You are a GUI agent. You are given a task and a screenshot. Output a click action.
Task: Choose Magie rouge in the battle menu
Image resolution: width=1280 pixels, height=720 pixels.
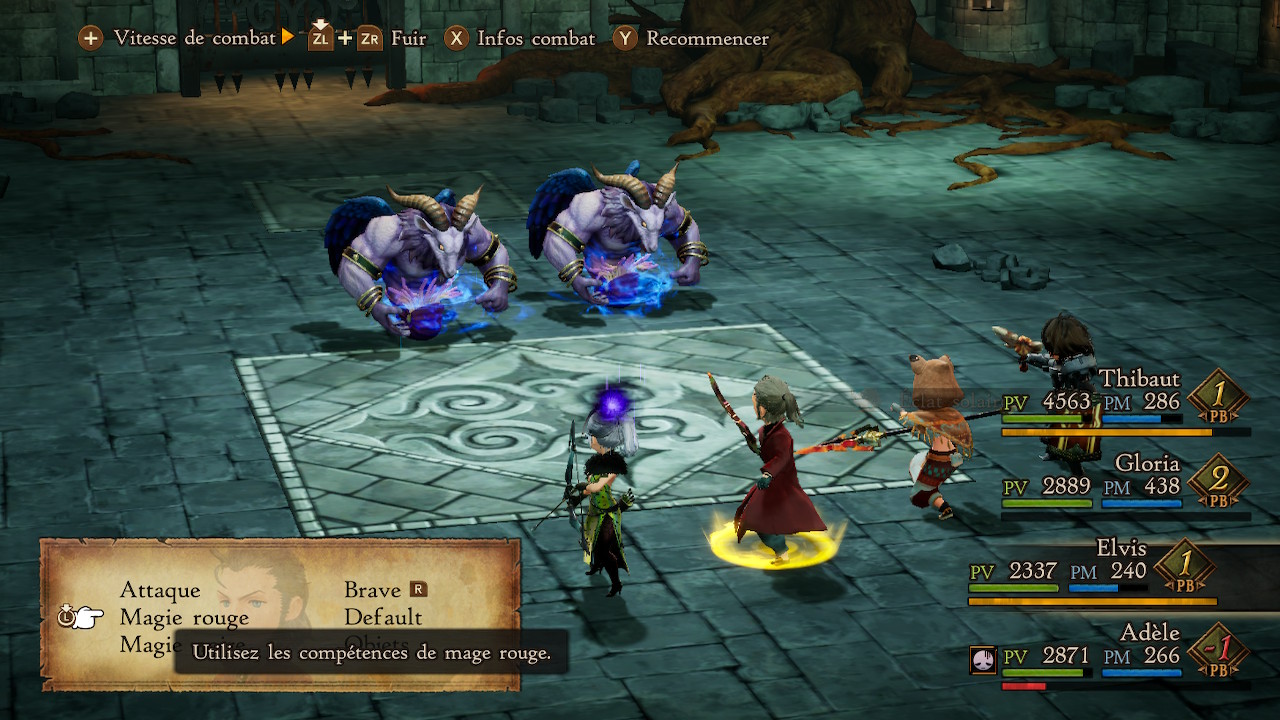pos(184,617)
